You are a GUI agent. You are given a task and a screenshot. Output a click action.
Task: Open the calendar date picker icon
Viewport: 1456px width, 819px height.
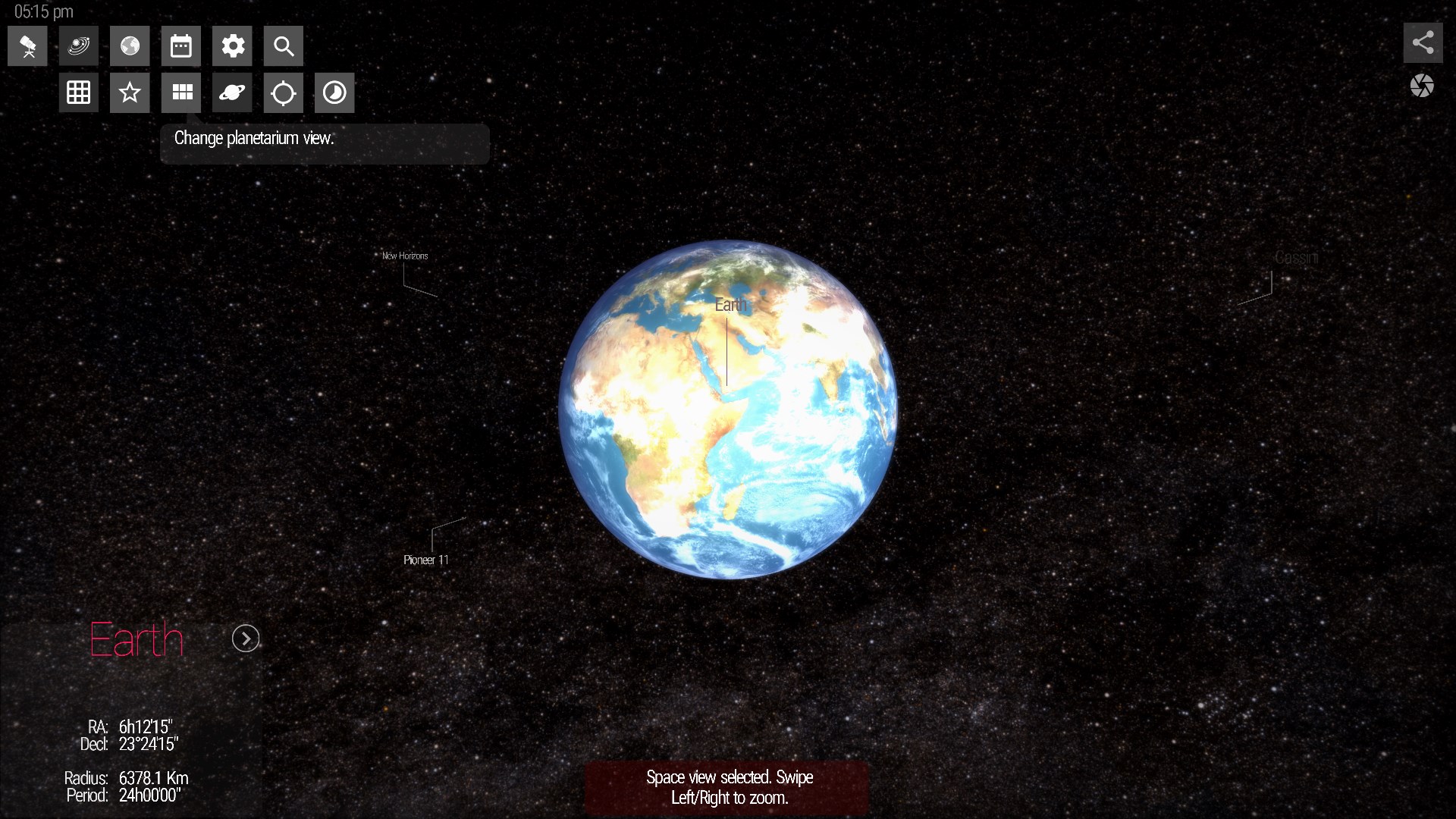click(x=181, y=45)
